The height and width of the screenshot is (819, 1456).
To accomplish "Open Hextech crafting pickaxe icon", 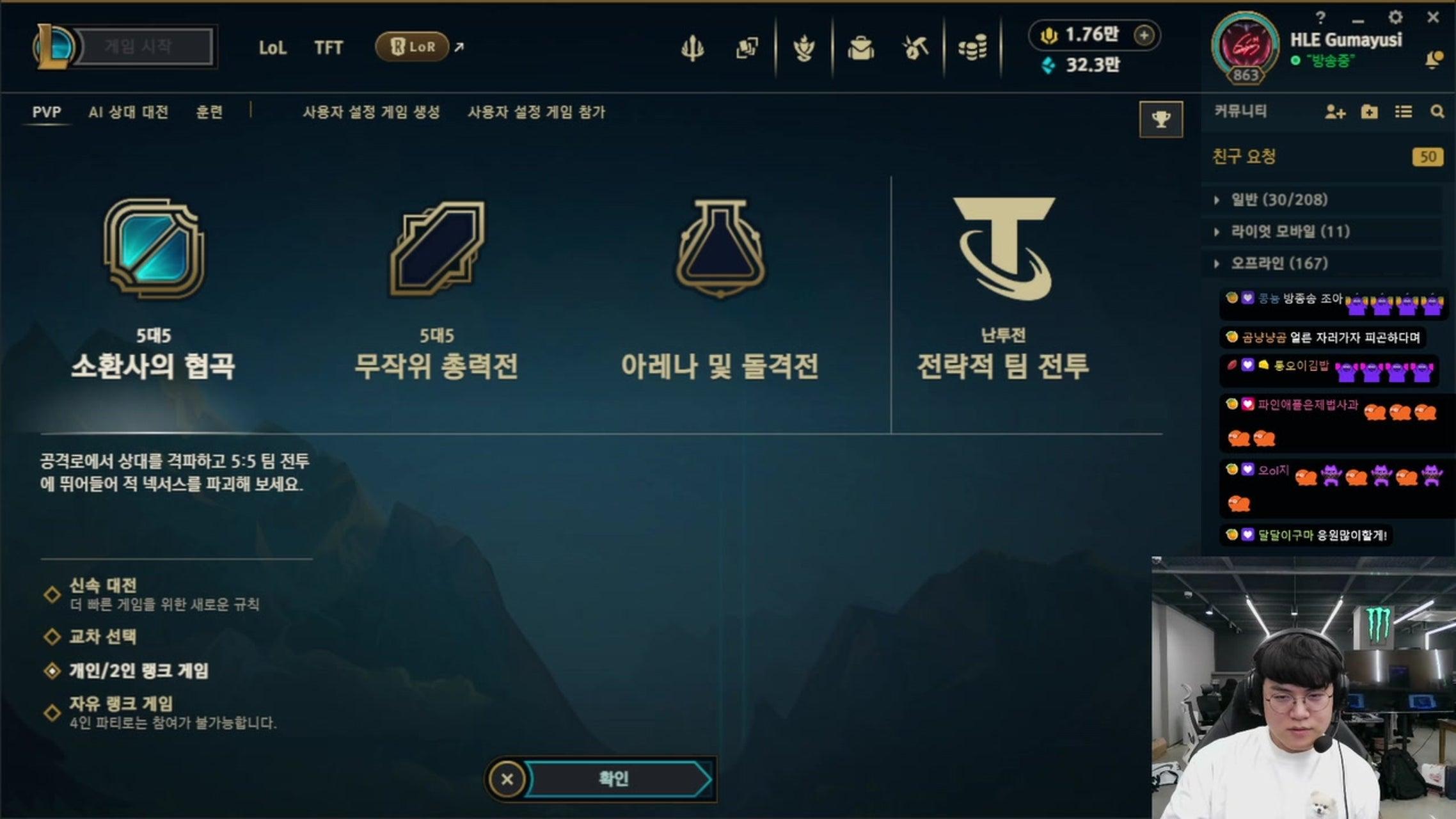I will pos(914,47).
